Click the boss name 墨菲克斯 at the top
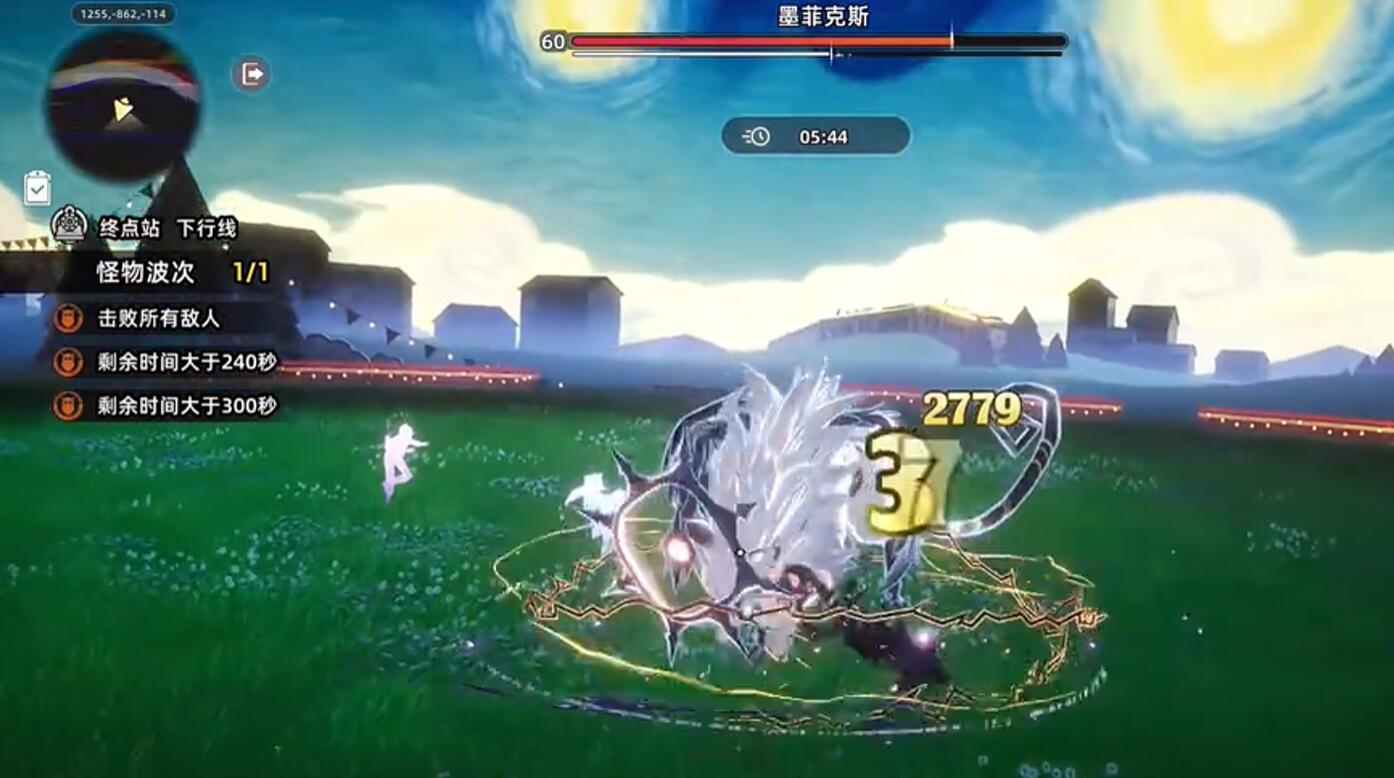Viewport: 1394px width, 778px height. point(826,14)
